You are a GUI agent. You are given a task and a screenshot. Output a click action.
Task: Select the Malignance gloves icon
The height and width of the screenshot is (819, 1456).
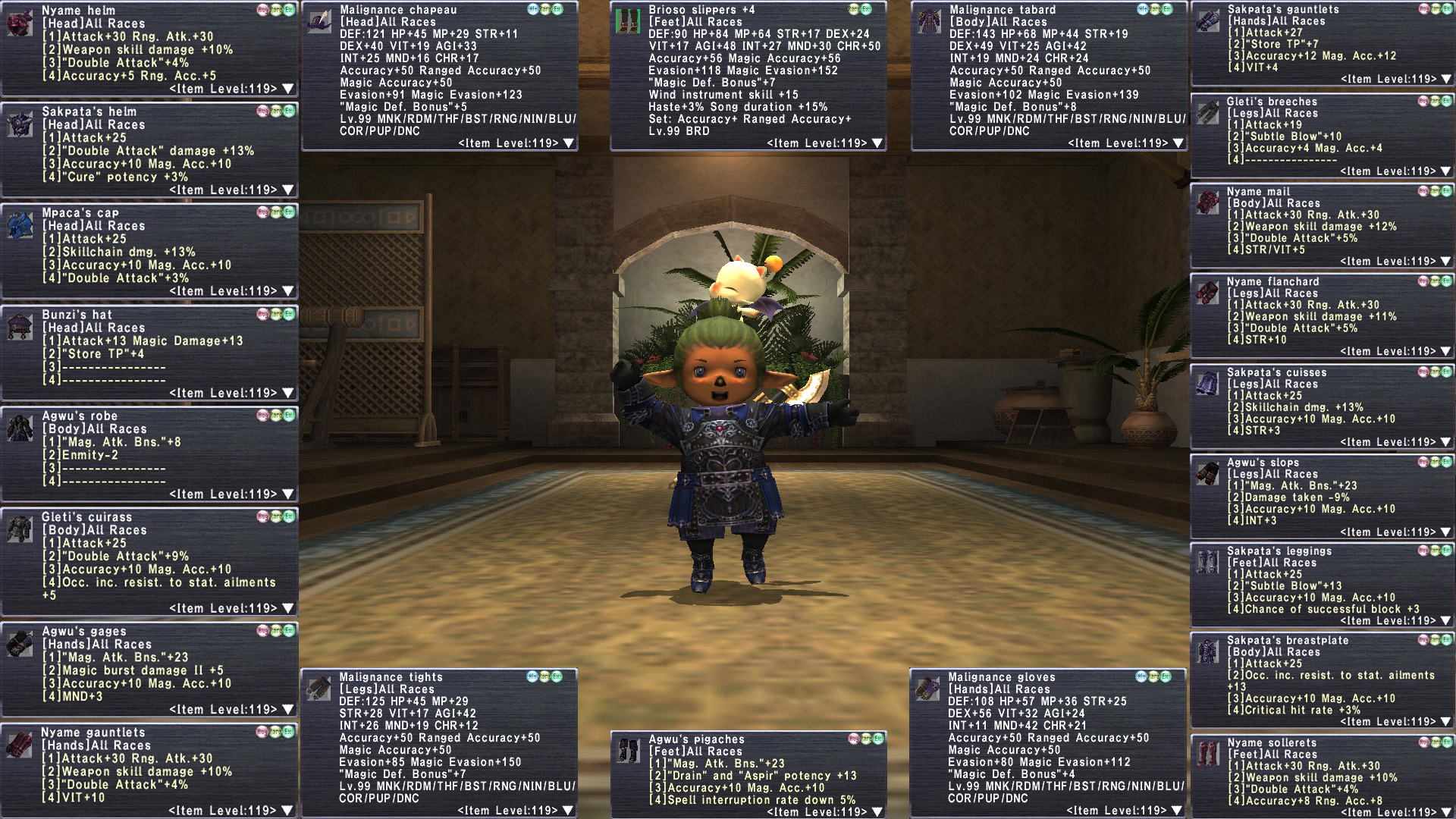click(x=928, y=689)
